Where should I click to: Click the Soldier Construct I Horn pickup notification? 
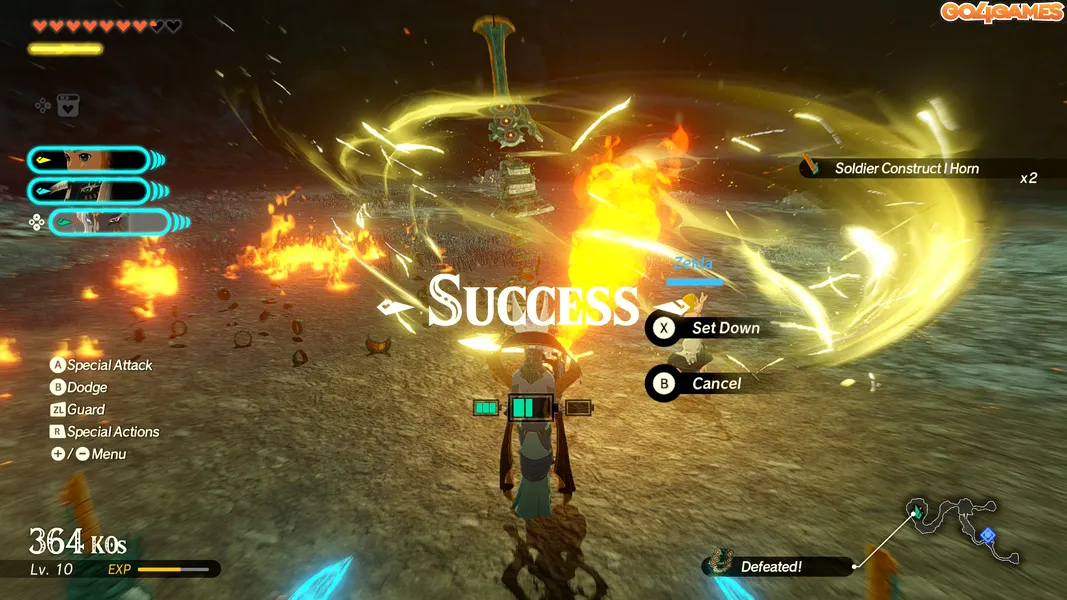(905, 169)
